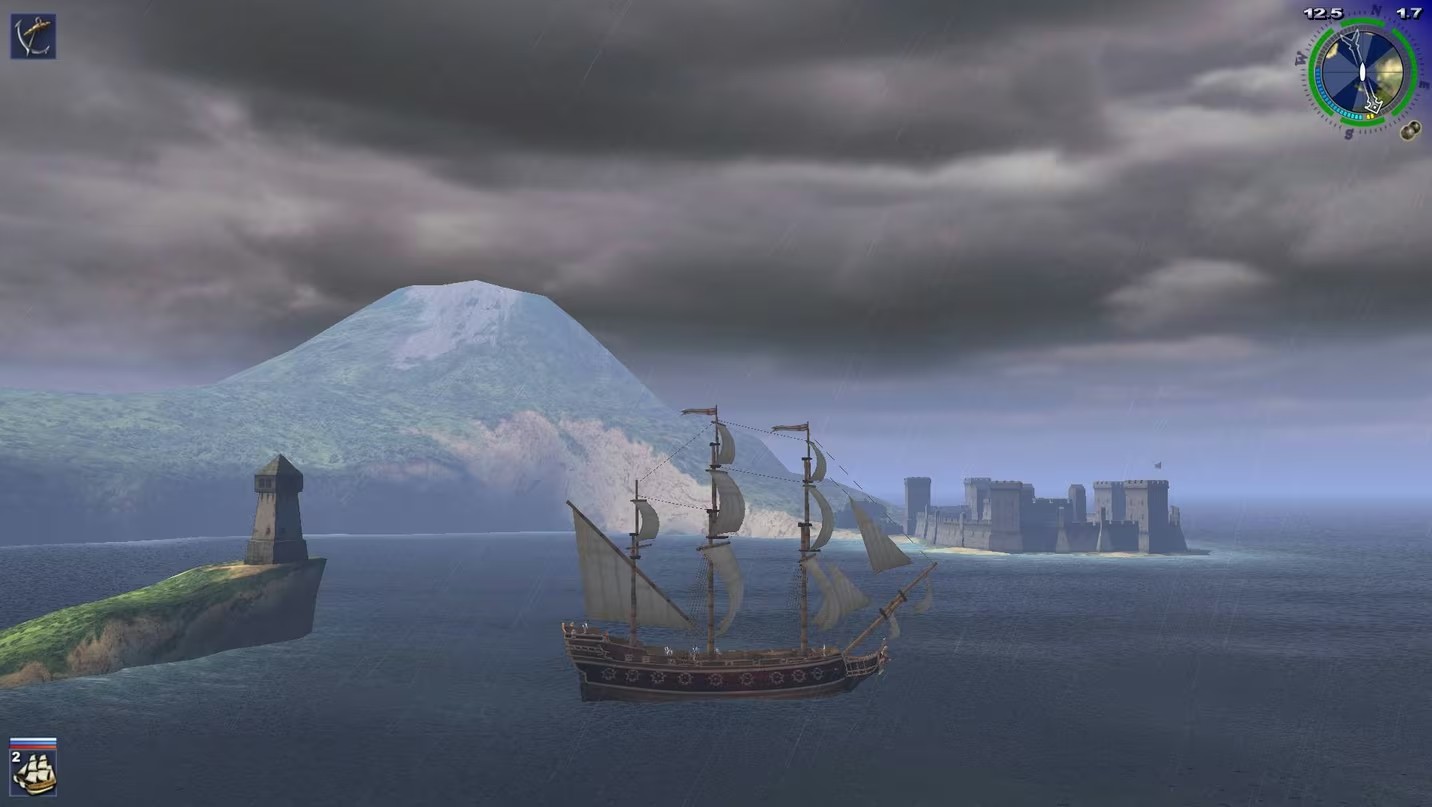Click the anchor command icon
The width and height of the screenshot is (1432, 807).
click(x=33, y=36)
